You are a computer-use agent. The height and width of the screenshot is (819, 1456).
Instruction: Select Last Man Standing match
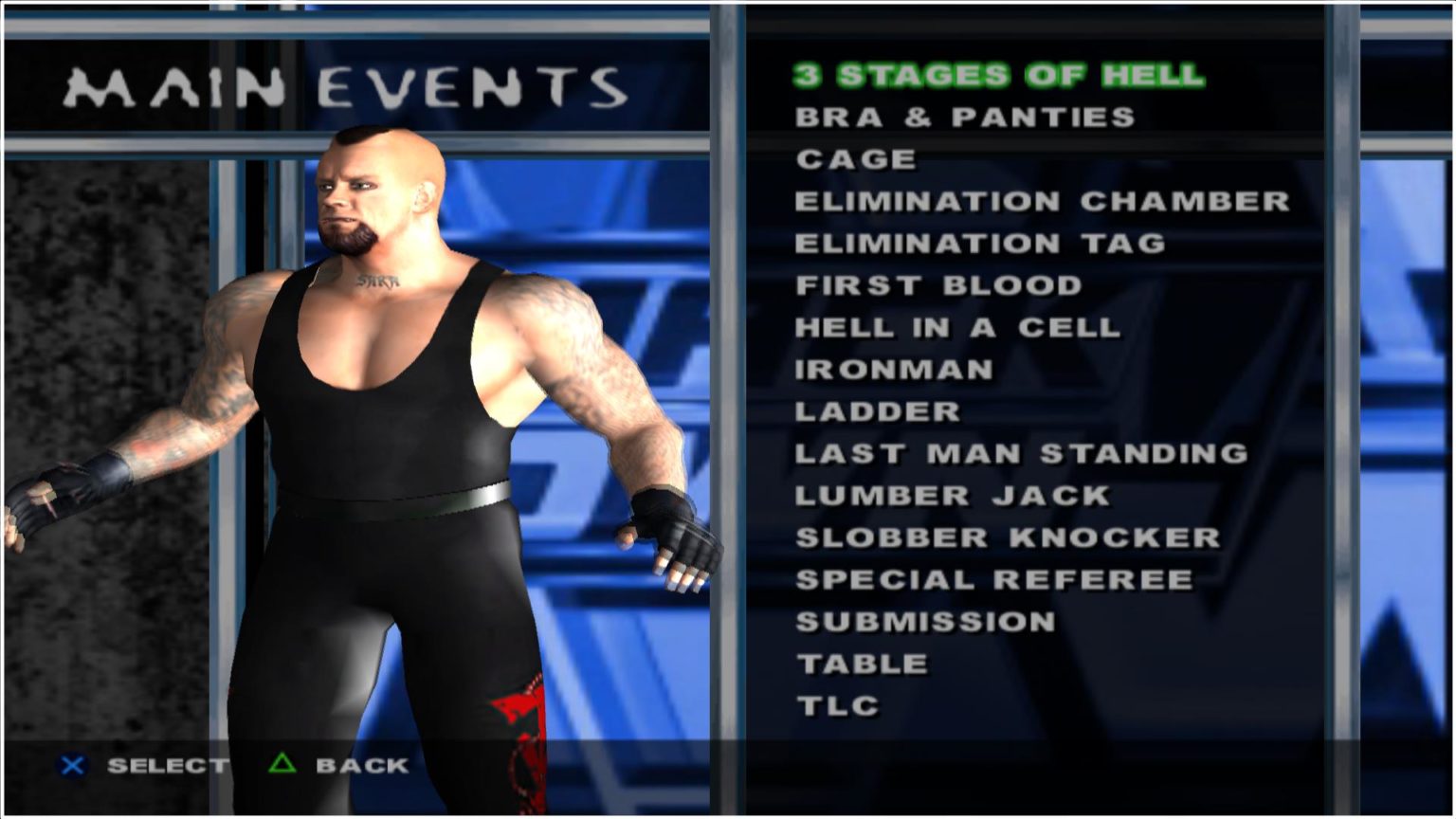click(1021, 453)
